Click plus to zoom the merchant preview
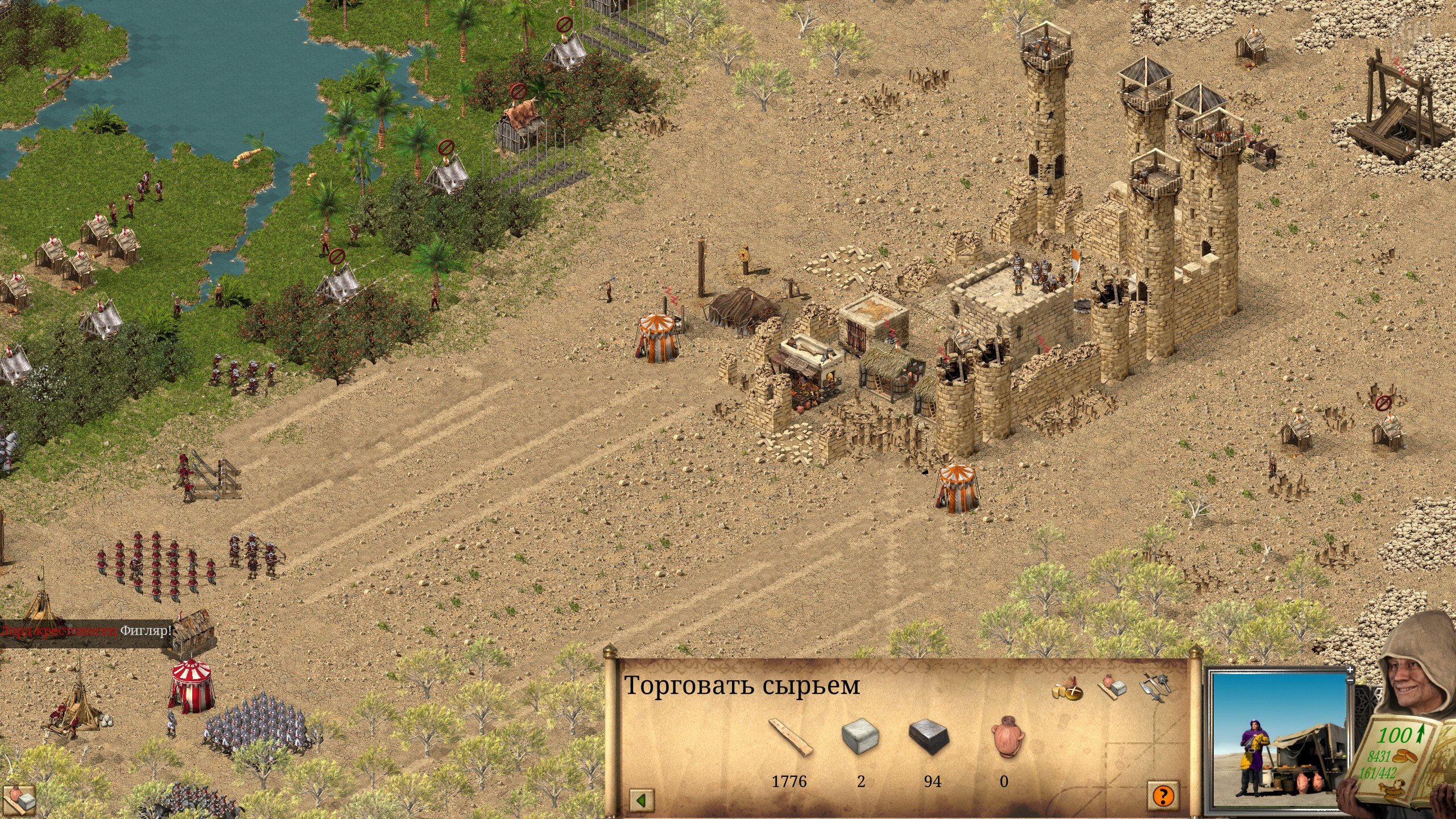Screen dimensions: 1456x819 coord(1350,670)
